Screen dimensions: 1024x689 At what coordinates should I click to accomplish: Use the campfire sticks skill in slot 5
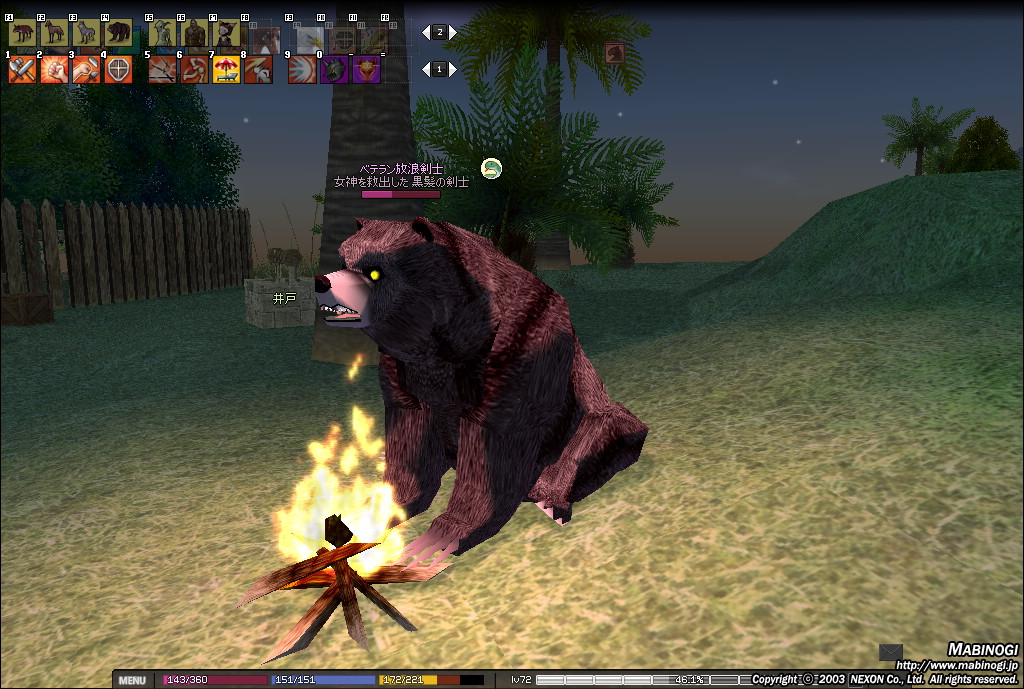[x=162, y=70]
